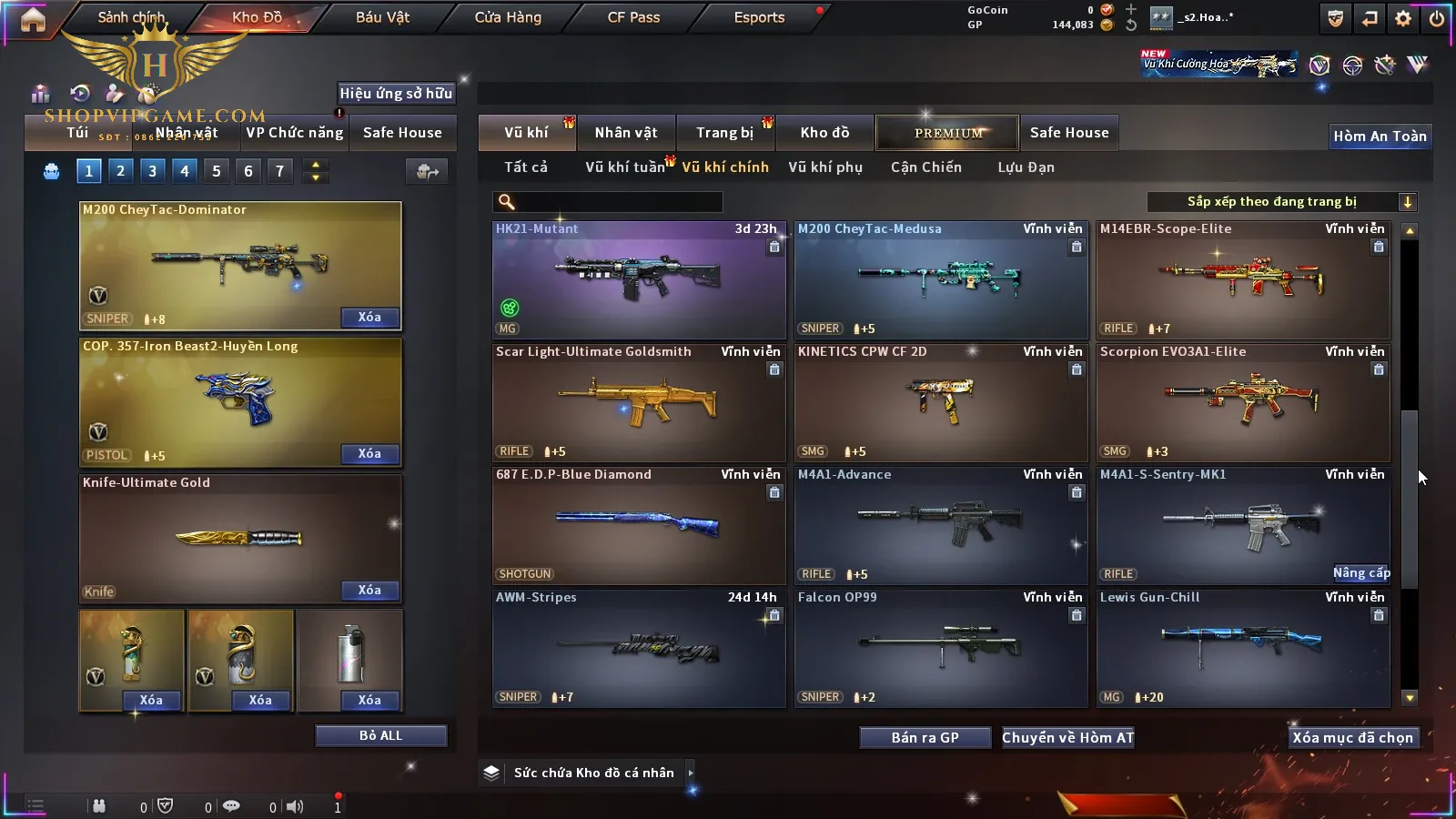Upgrade the M4A1-S-Sentry-MK1 with Nâng cấp
The width and height of the screenshot is (1456, 819).
click(1361, 573)
